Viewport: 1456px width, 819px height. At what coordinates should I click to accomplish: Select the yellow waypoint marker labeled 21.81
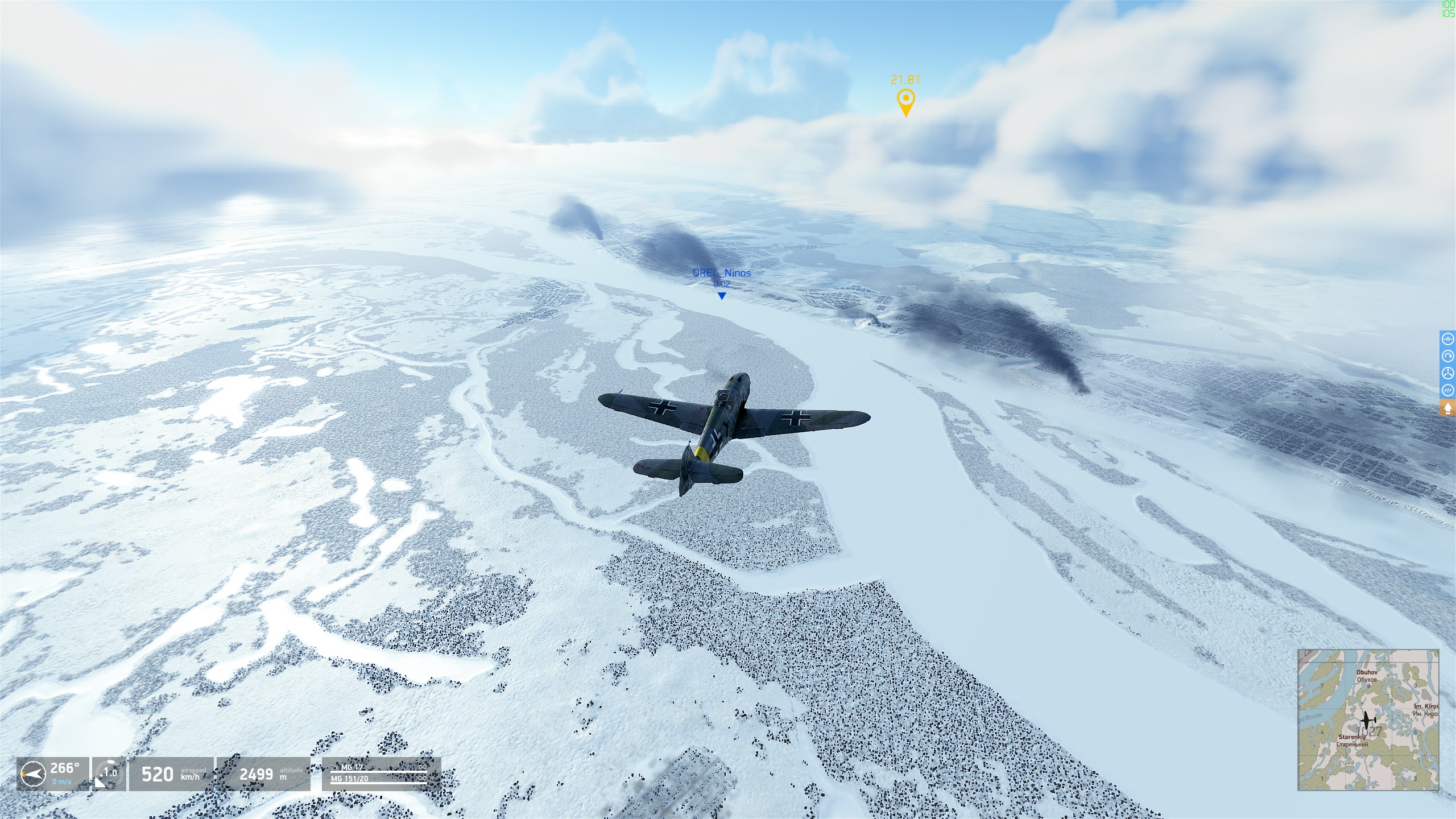pos(905,102)
